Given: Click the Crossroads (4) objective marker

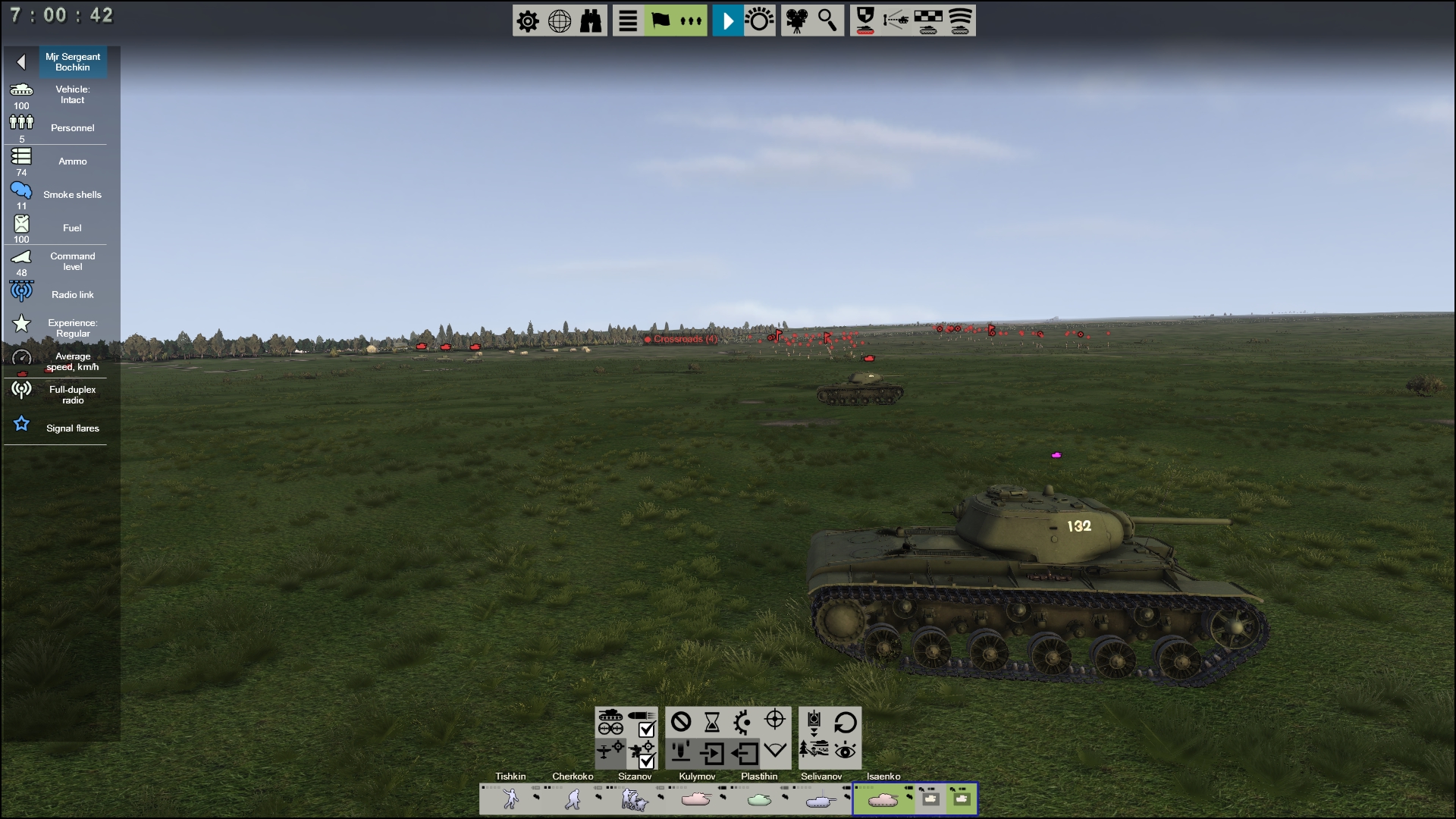Looking at the screenshot, I should [680, 340].
